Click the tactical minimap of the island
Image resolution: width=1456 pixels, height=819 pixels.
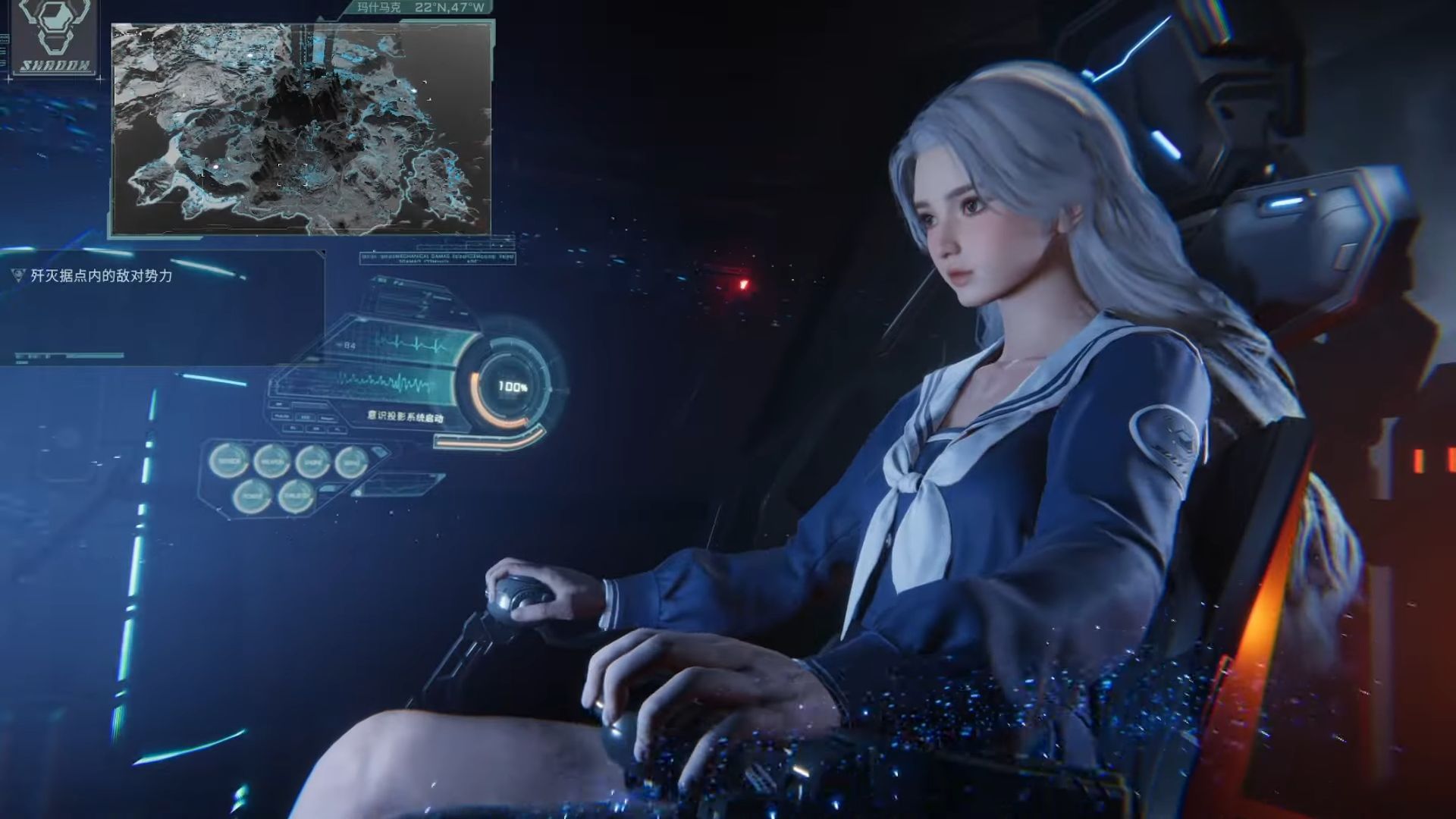pos(303,125)
